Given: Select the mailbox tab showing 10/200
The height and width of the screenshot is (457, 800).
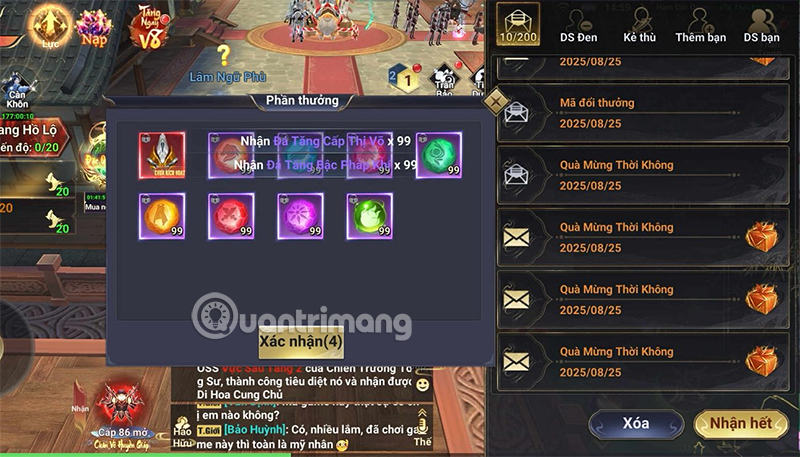Looking at the screenshot, I should 518,27.
